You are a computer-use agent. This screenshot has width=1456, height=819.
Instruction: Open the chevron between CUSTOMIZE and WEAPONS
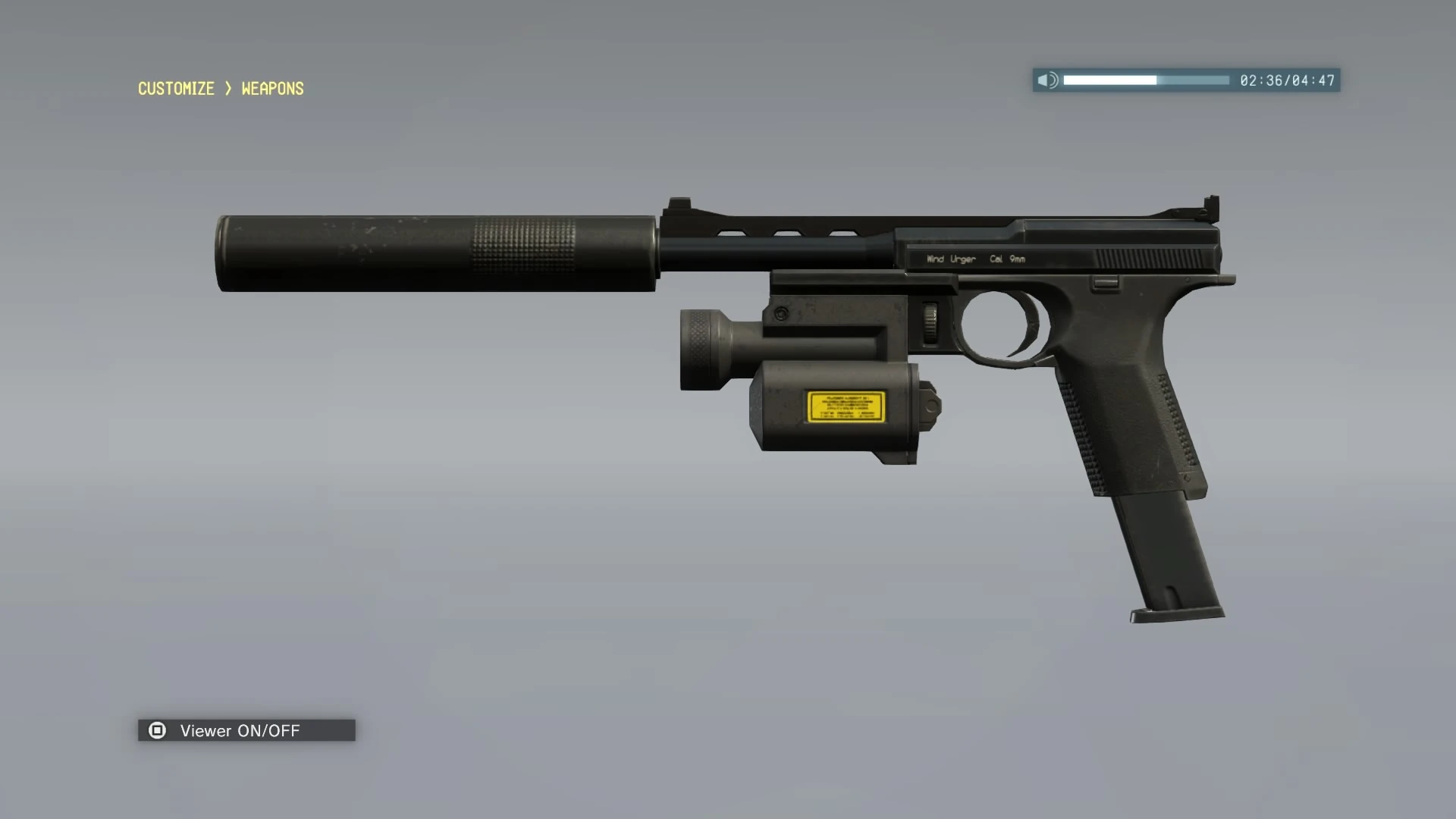pyautogui.click(x=227, y=89)
